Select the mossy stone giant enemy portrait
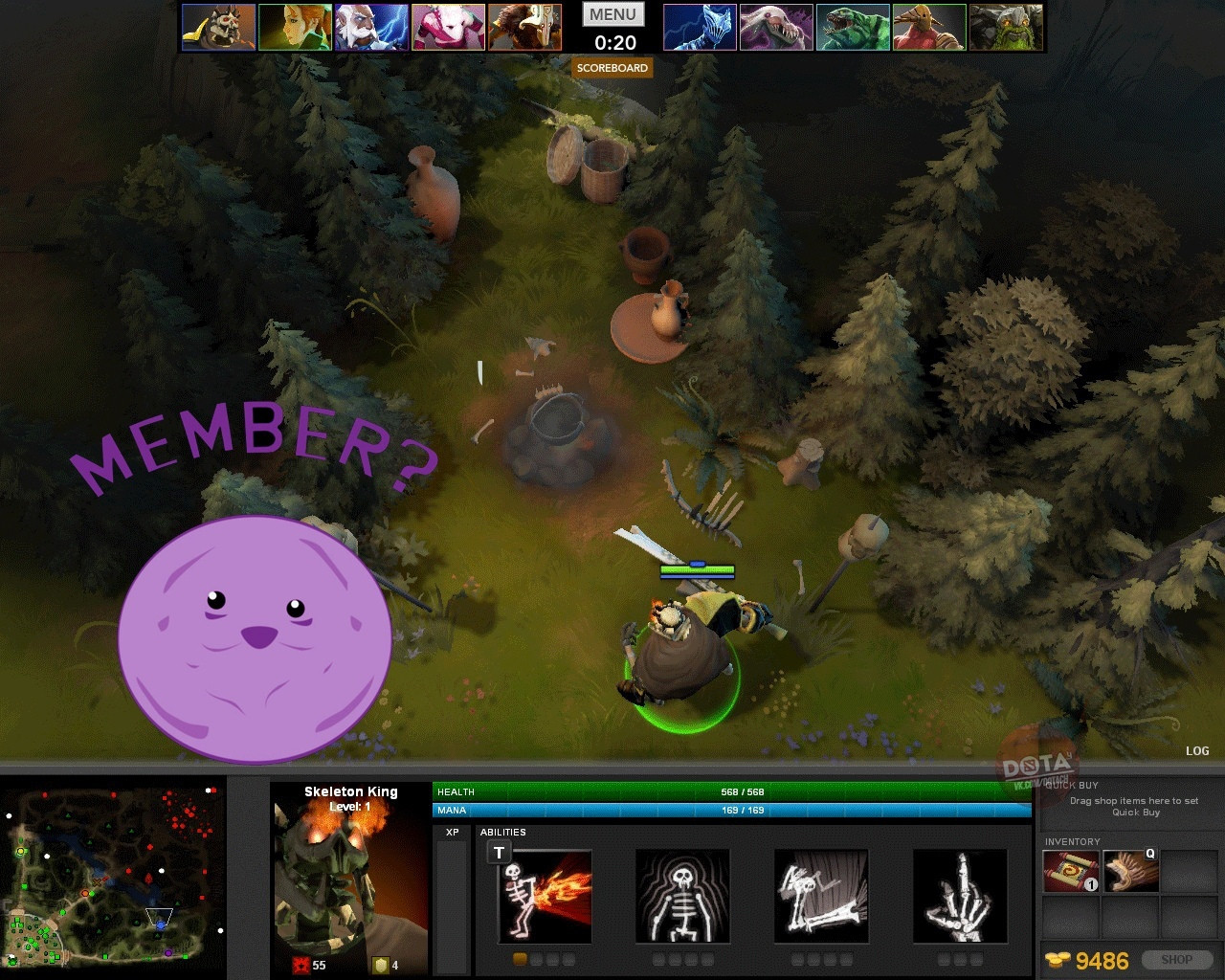 click(1006, 27)
